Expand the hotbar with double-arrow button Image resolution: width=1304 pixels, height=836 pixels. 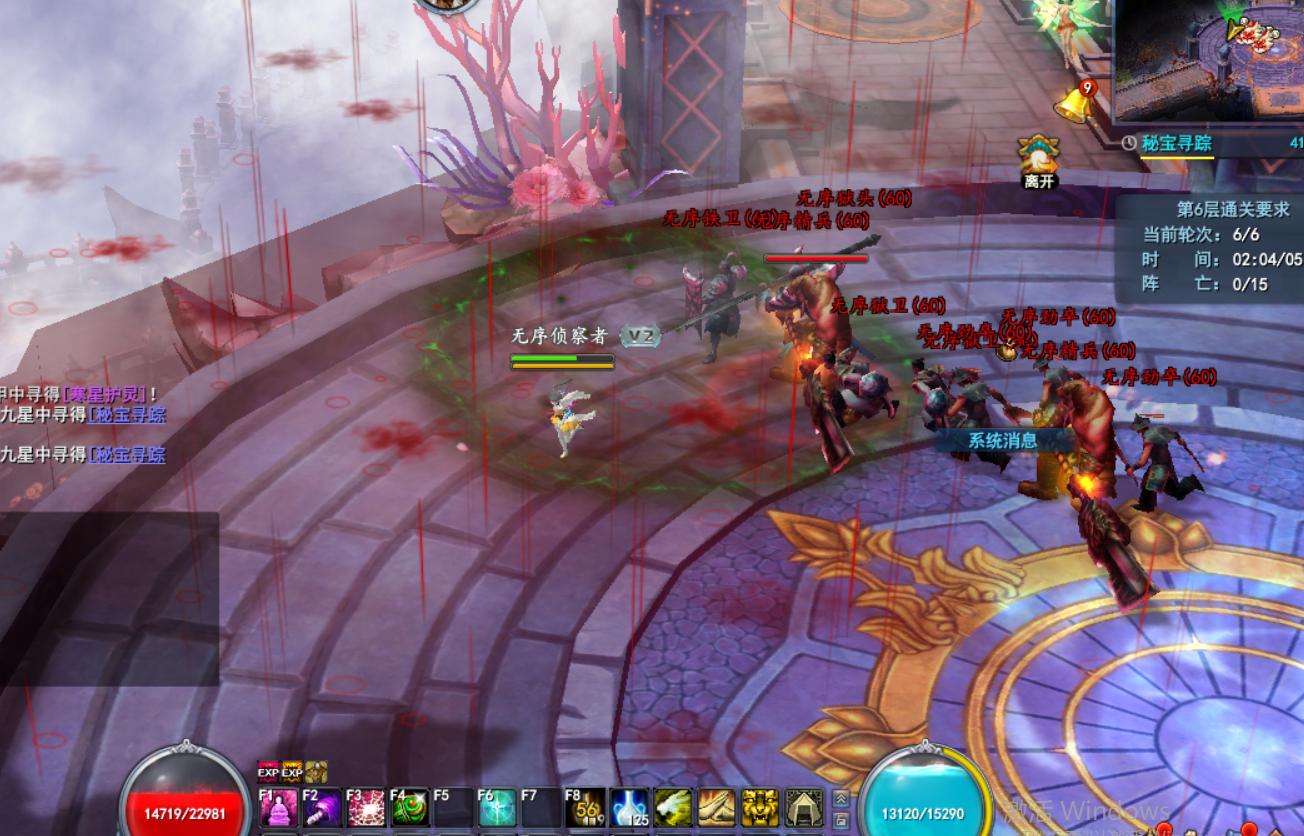841,798
